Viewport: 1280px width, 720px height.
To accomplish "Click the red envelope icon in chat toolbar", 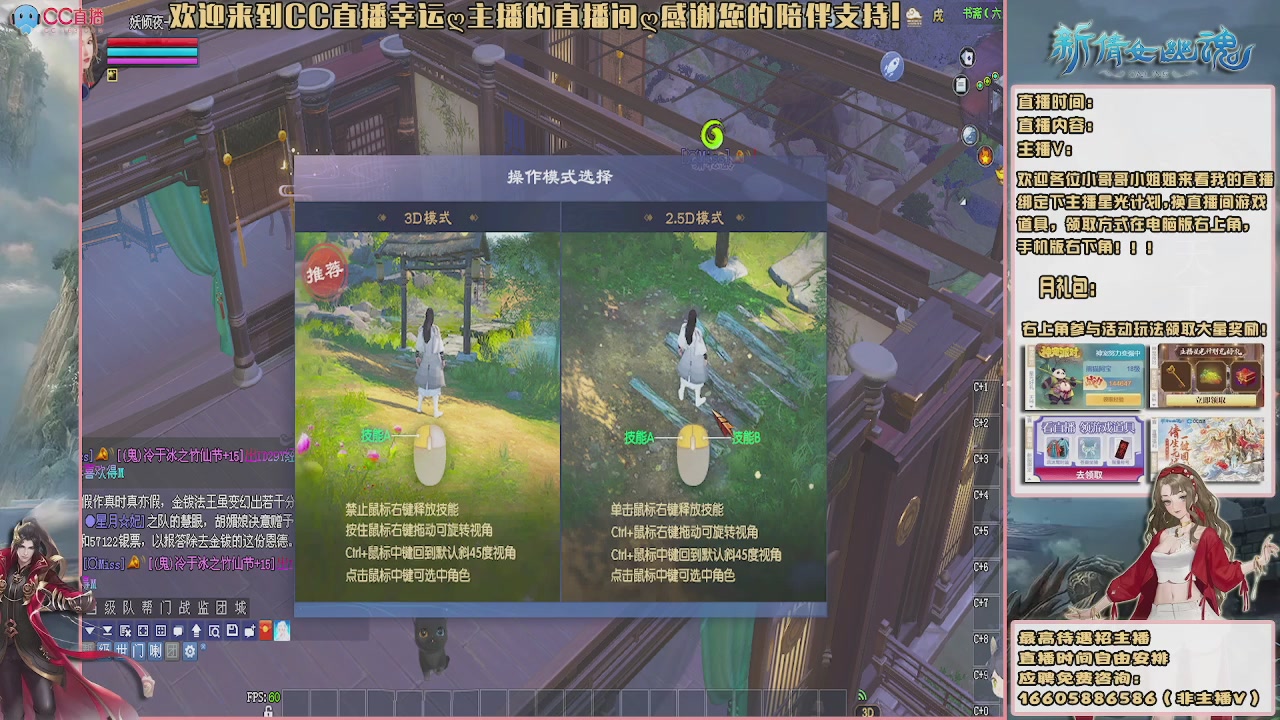I will [x=265, y=632].
